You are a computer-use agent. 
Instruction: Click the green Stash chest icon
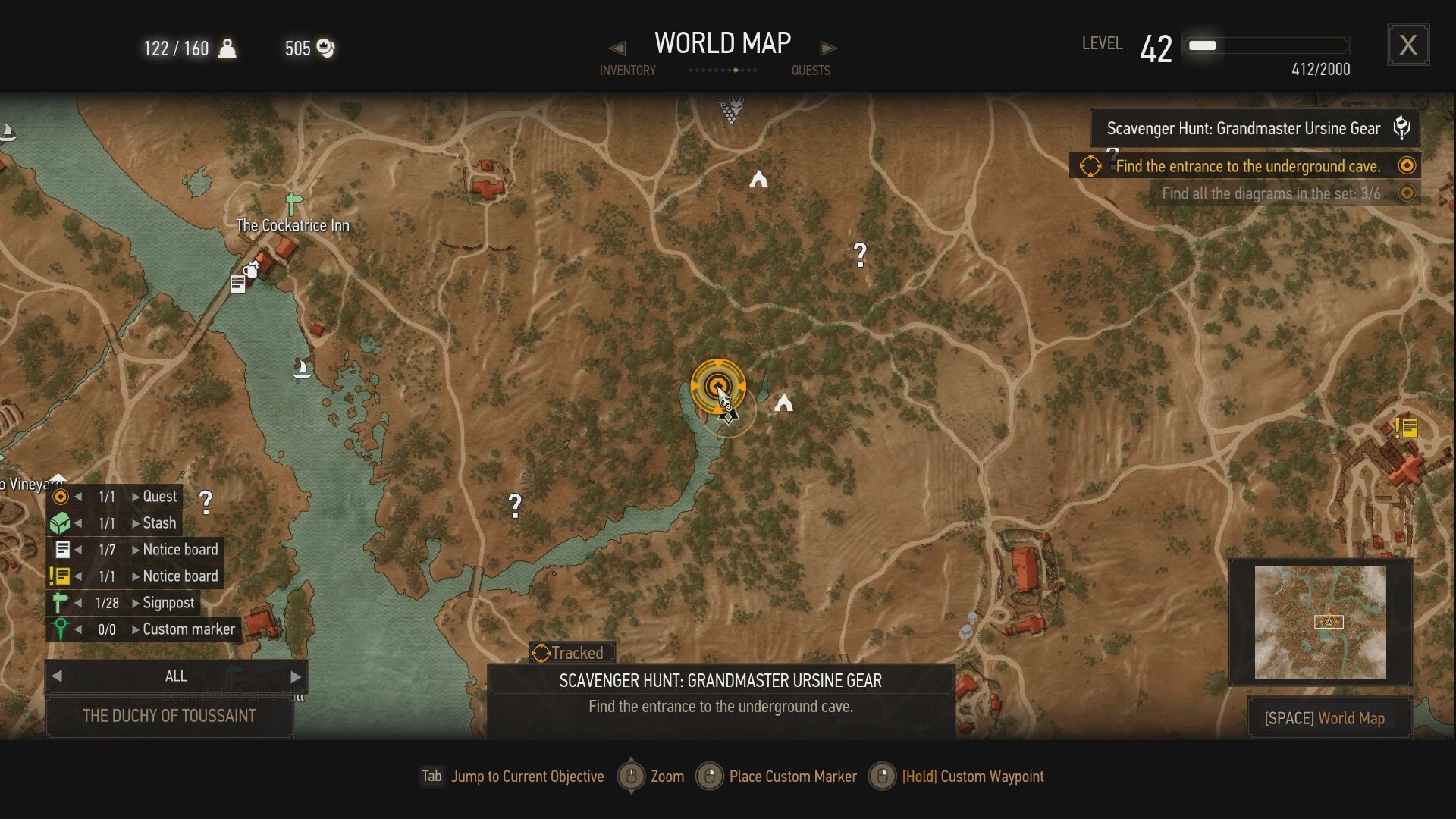pyautogui.click(x=62, y=522)
